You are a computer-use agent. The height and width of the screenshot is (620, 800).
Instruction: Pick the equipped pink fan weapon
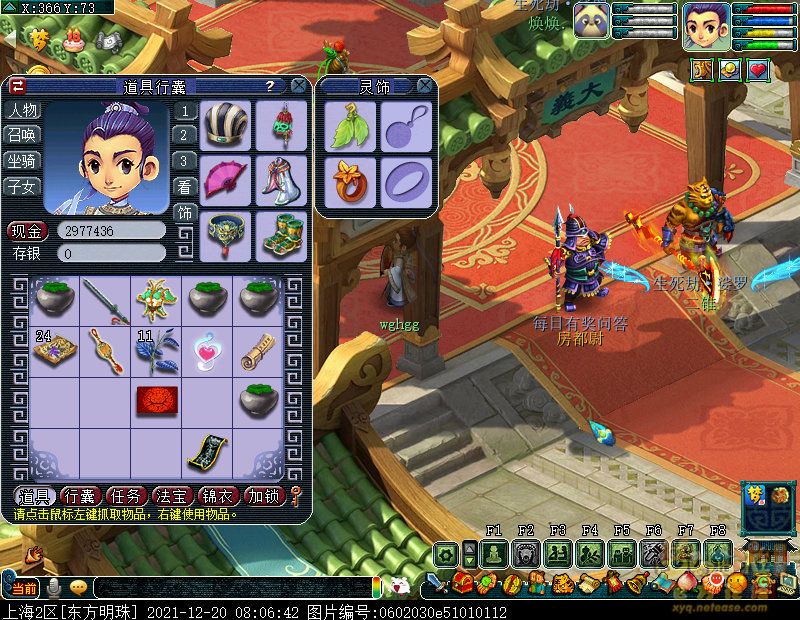225,179
